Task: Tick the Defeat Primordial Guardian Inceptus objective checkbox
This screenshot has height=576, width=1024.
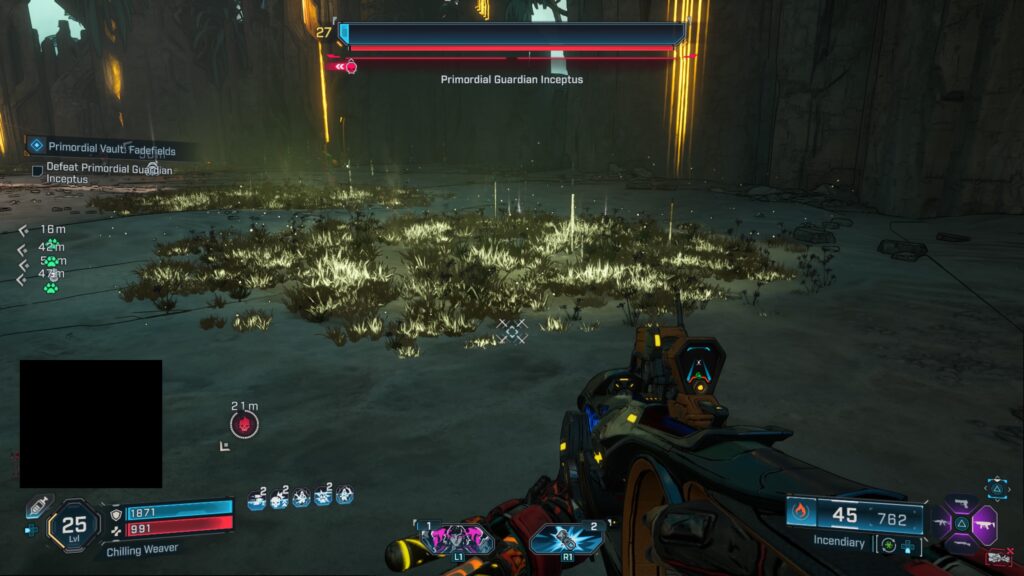Action: click(37, 171)
